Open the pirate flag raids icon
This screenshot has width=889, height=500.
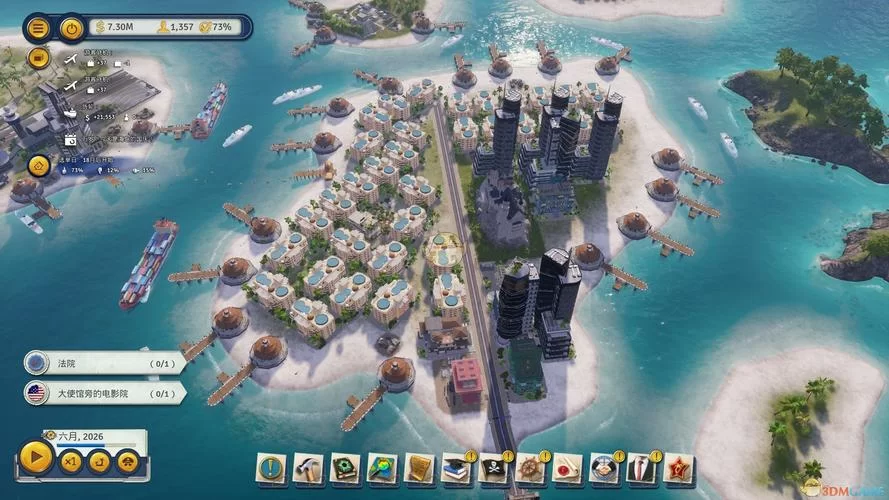click(x=493, y=467)
